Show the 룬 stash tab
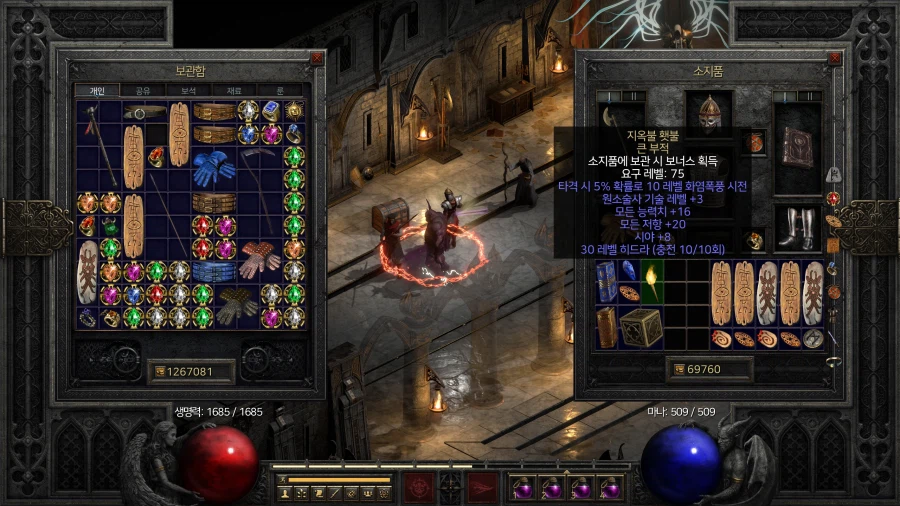This screenshot has width=900, height=506. click(280, 91)
